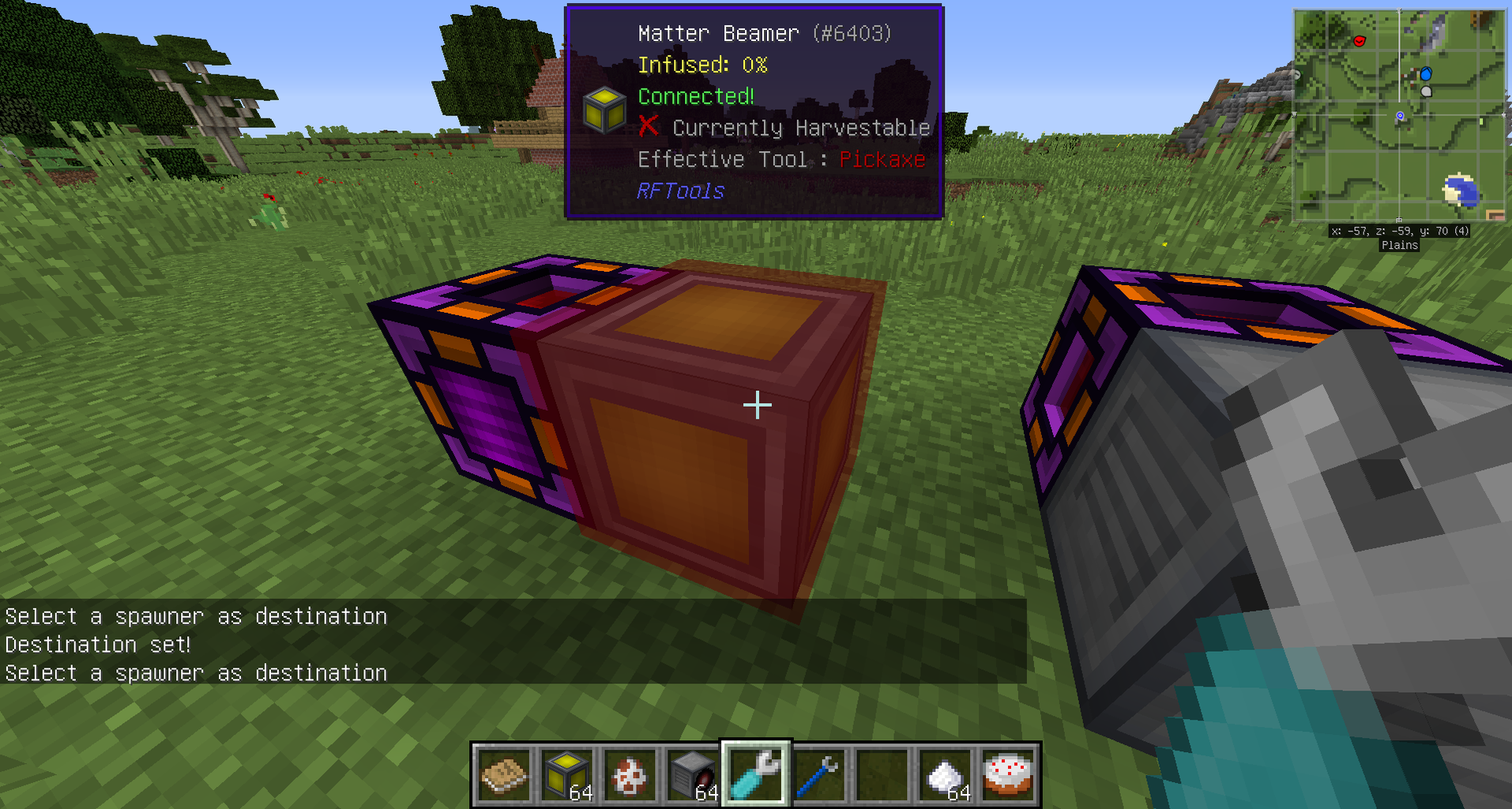Select the notebook item in the first hotbar slot
Screen dimensions: 1512x809
pos(503,774)
